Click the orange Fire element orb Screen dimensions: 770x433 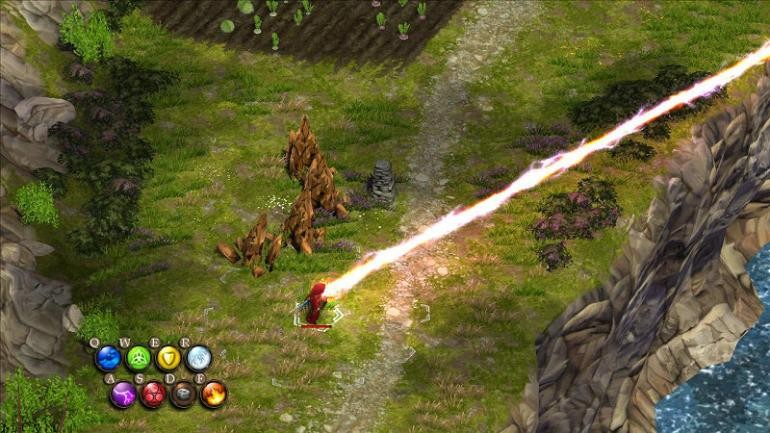click(213, 394)
